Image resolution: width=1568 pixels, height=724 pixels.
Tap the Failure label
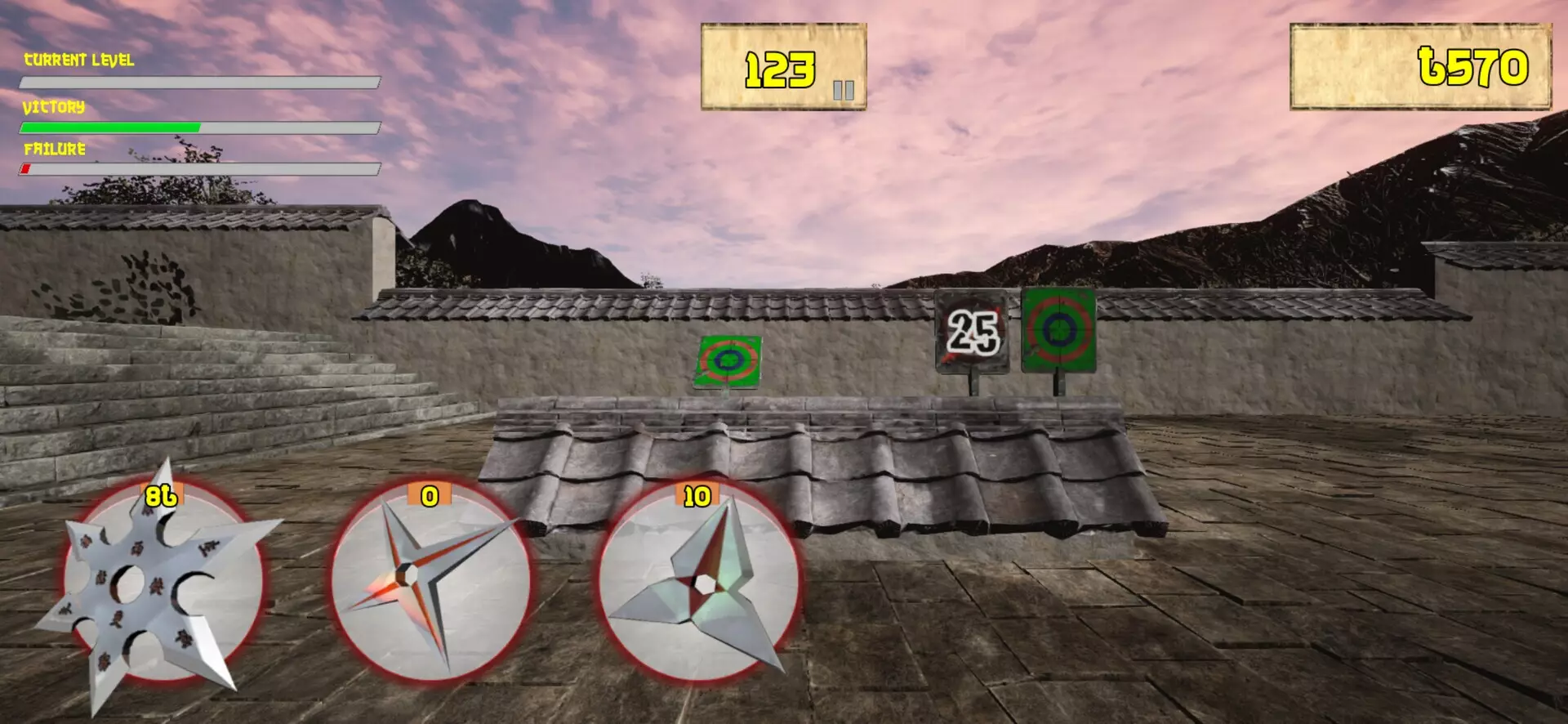pyautogui.click(x=54, y=150)
